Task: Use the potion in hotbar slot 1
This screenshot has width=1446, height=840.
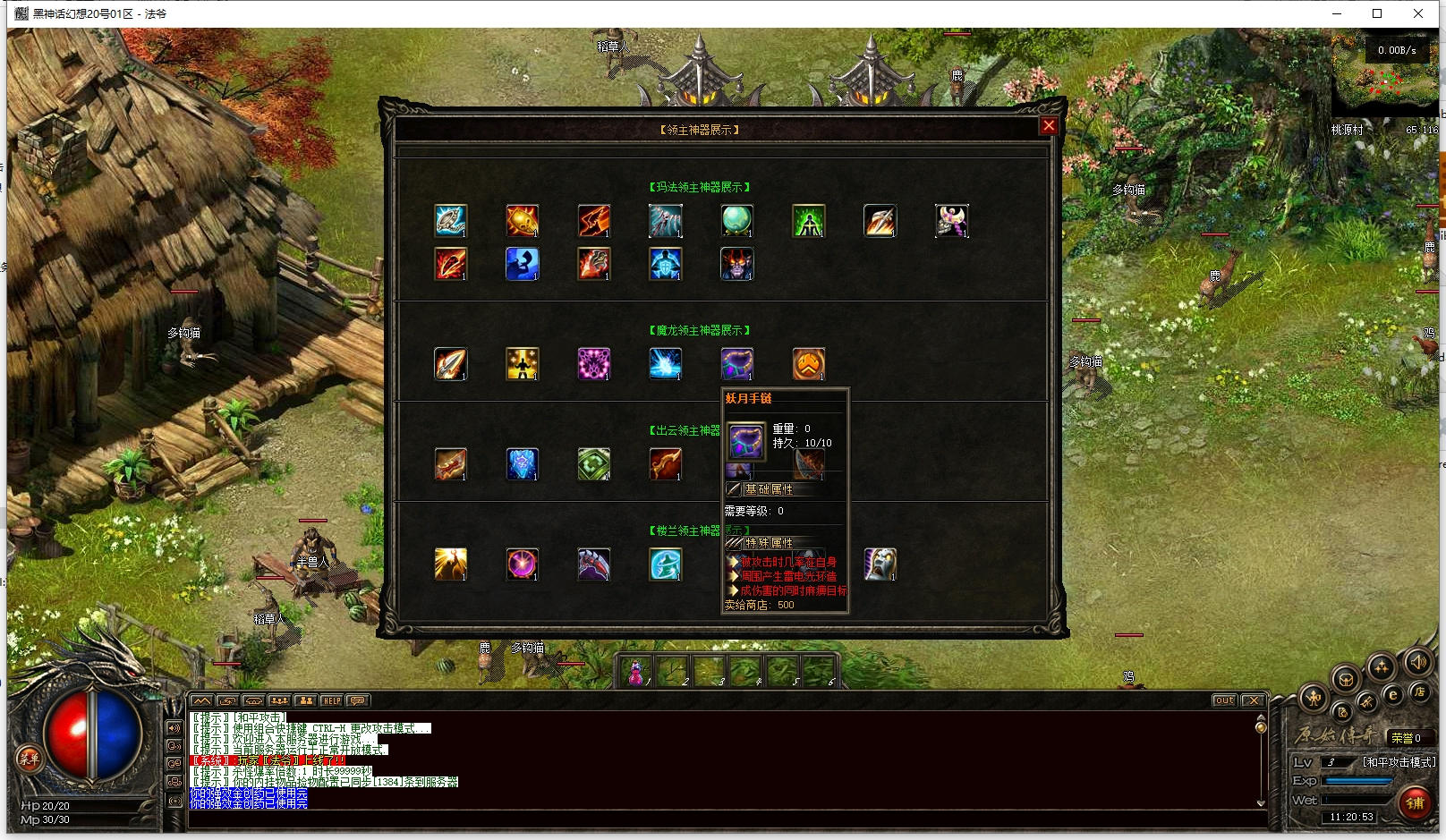Action: [x=636, y=672]
